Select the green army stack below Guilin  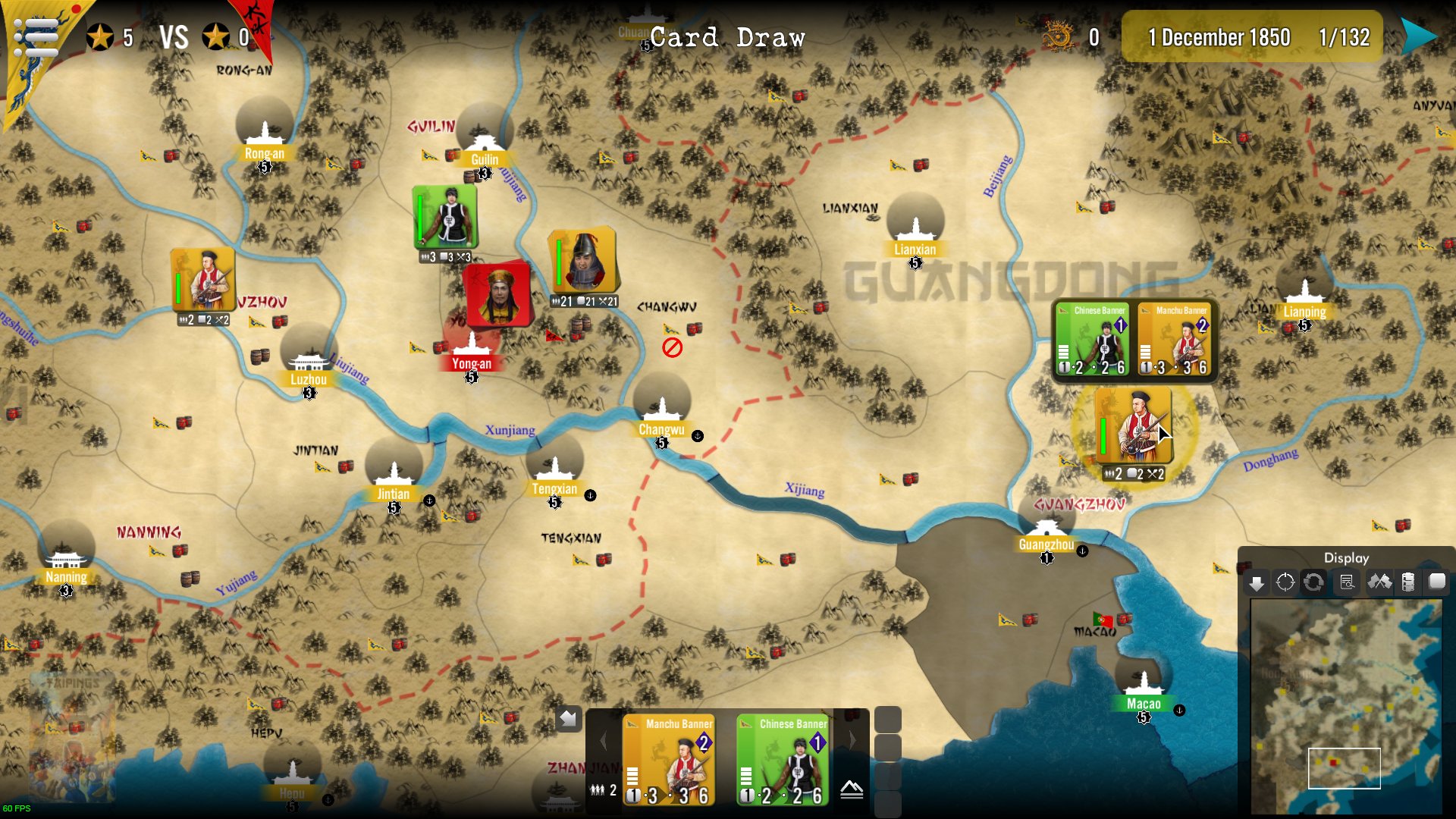point(445,217)
